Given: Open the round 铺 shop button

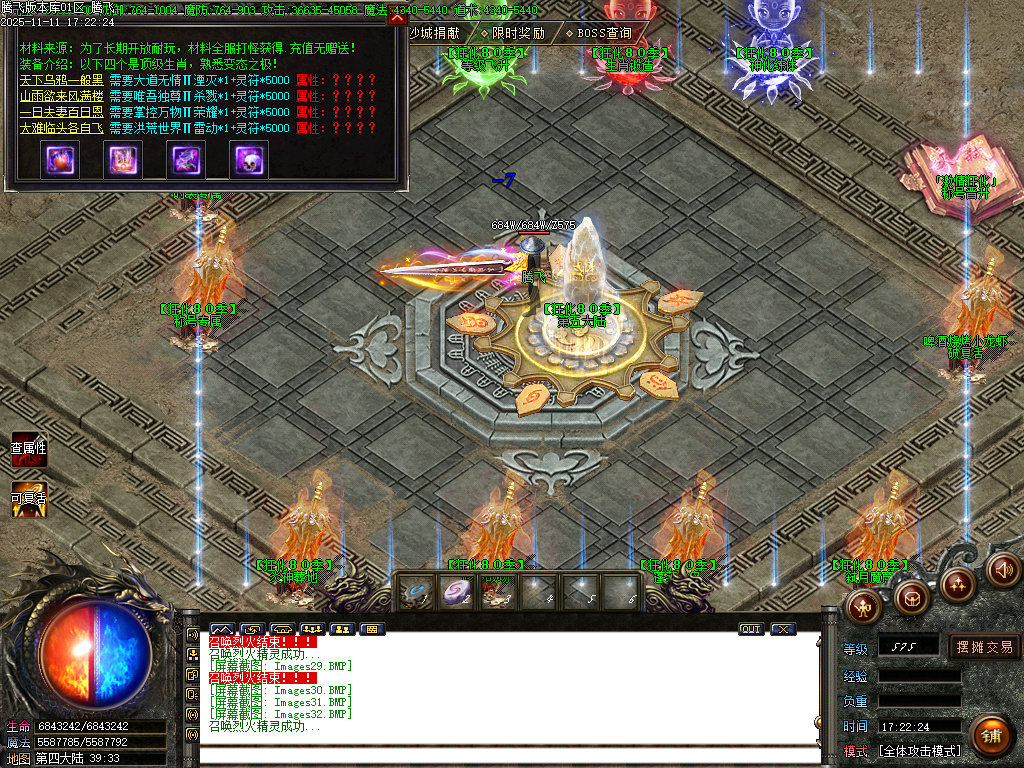Looking at the screenshot, I should (990, 736).
